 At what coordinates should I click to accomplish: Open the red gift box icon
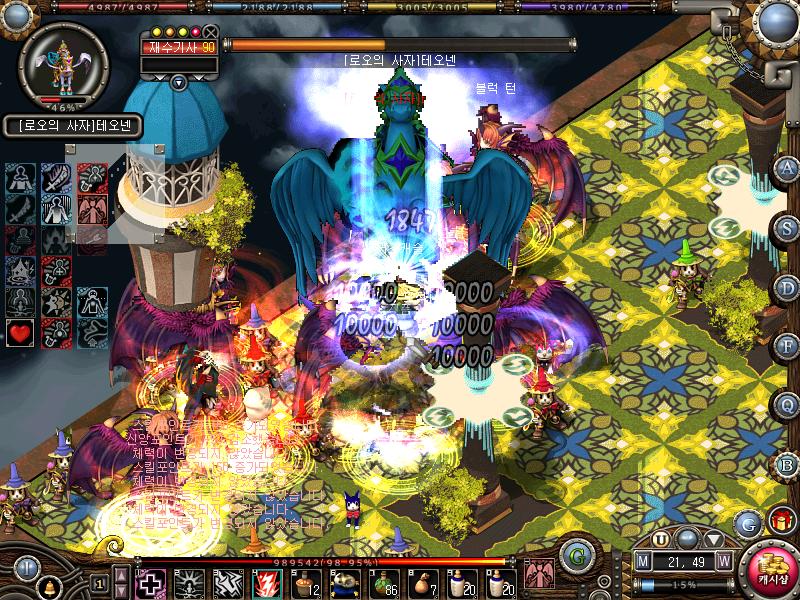[781, 520]
